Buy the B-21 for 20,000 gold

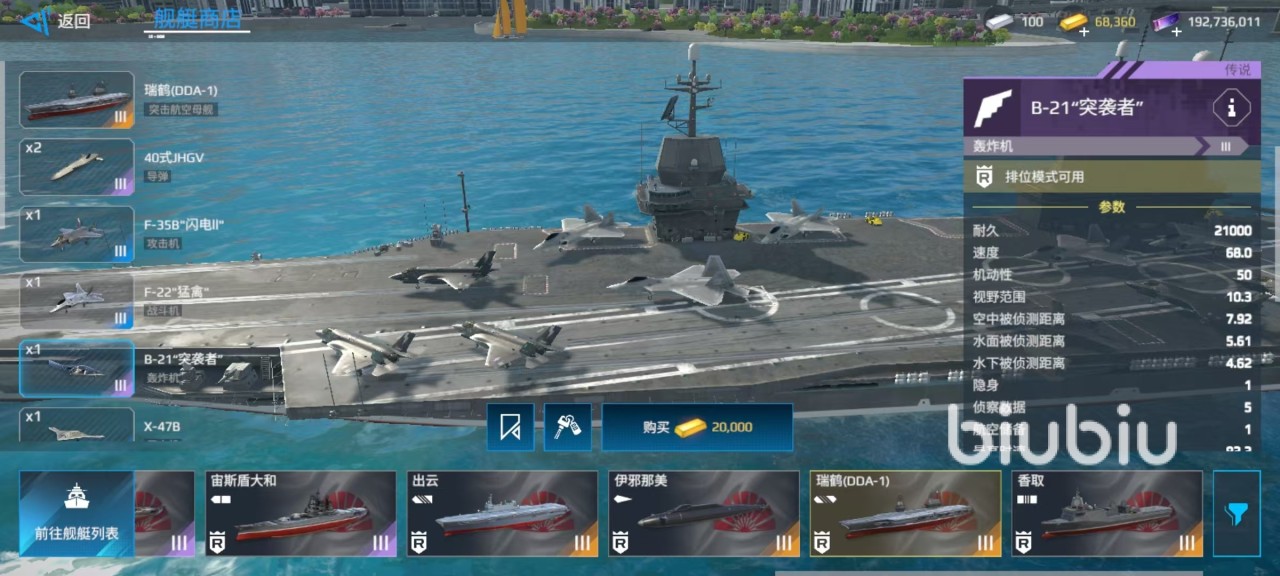pyautogui.click(x=697, y=427)
